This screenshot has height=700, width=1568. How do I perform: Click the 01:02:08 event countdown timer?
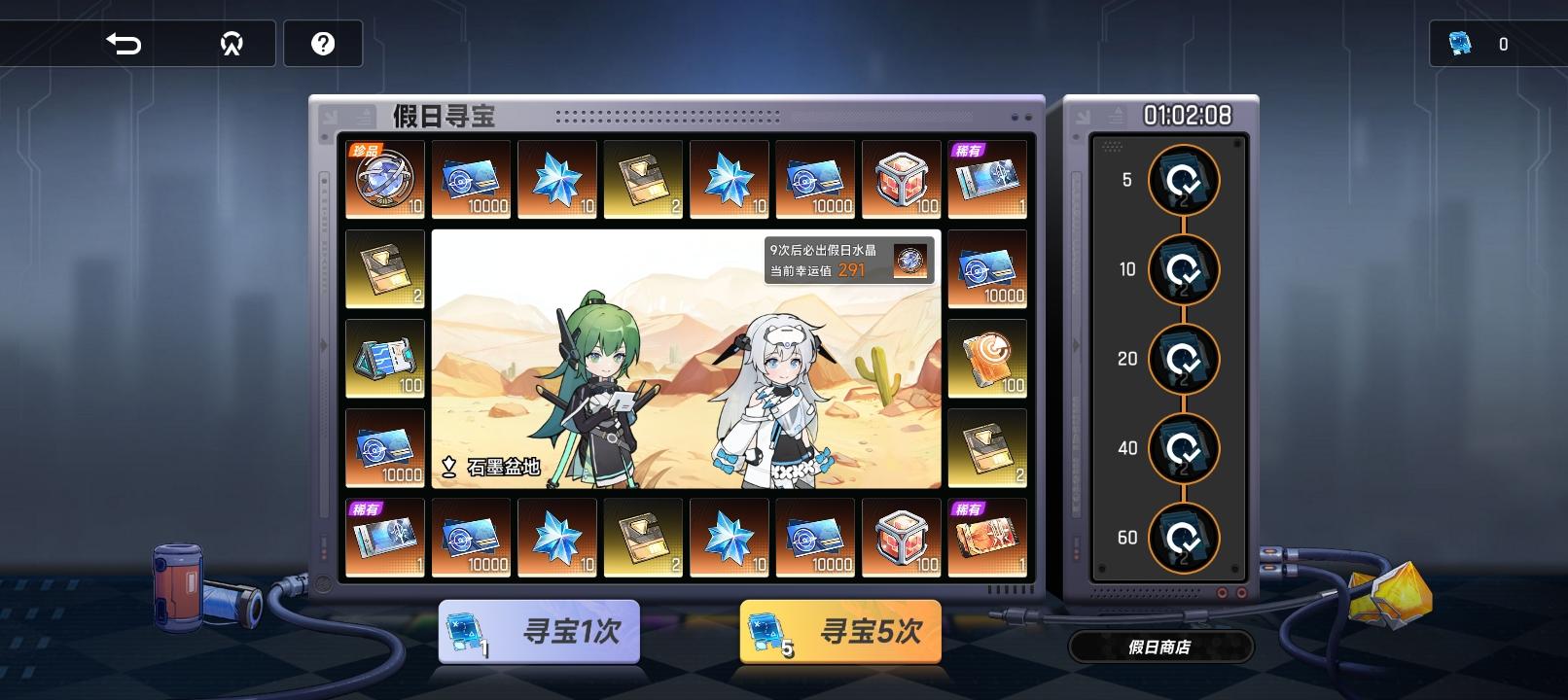(x=1185, y=114)
